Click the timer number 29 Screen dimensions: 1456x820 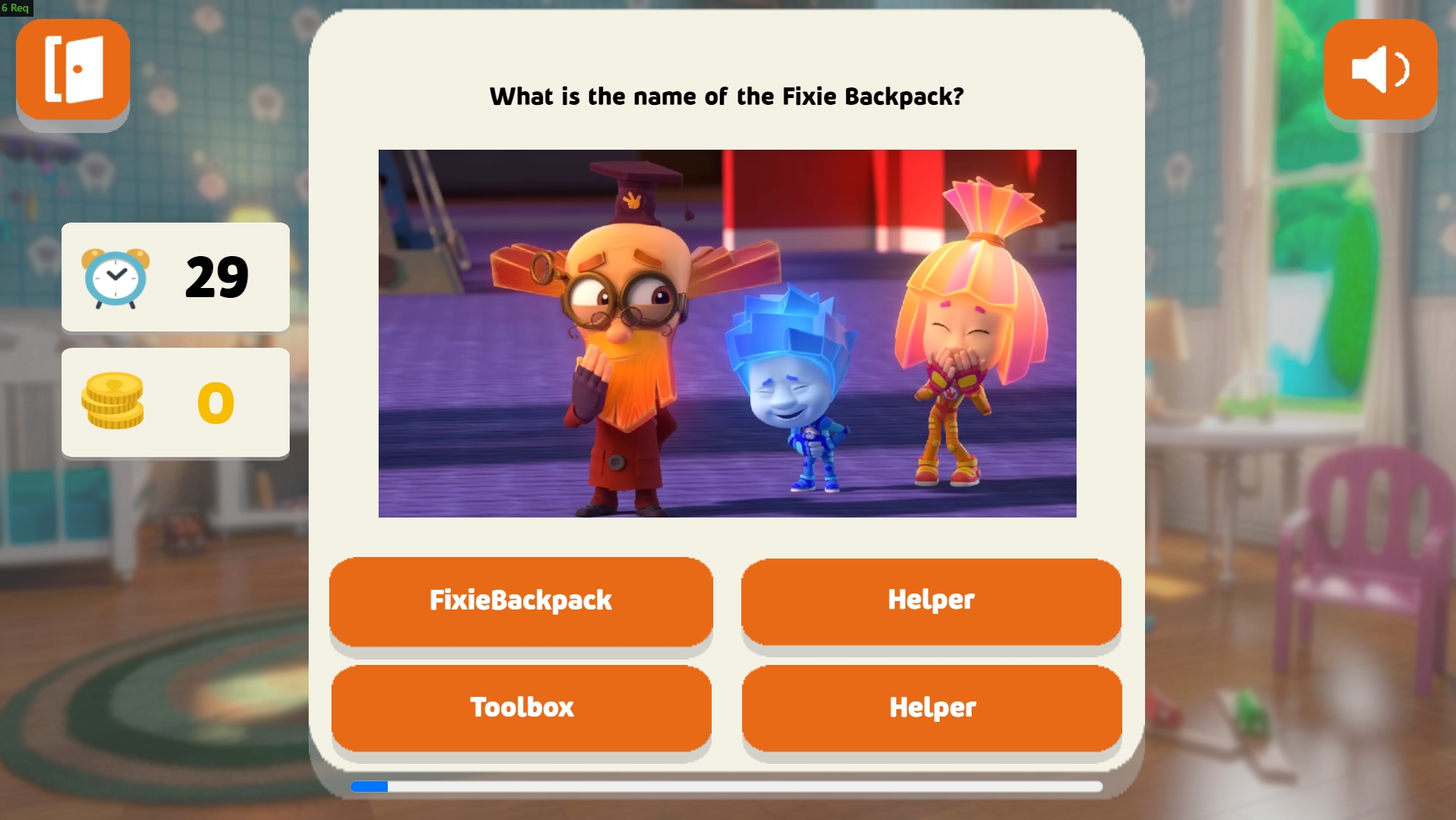(217, 277)
